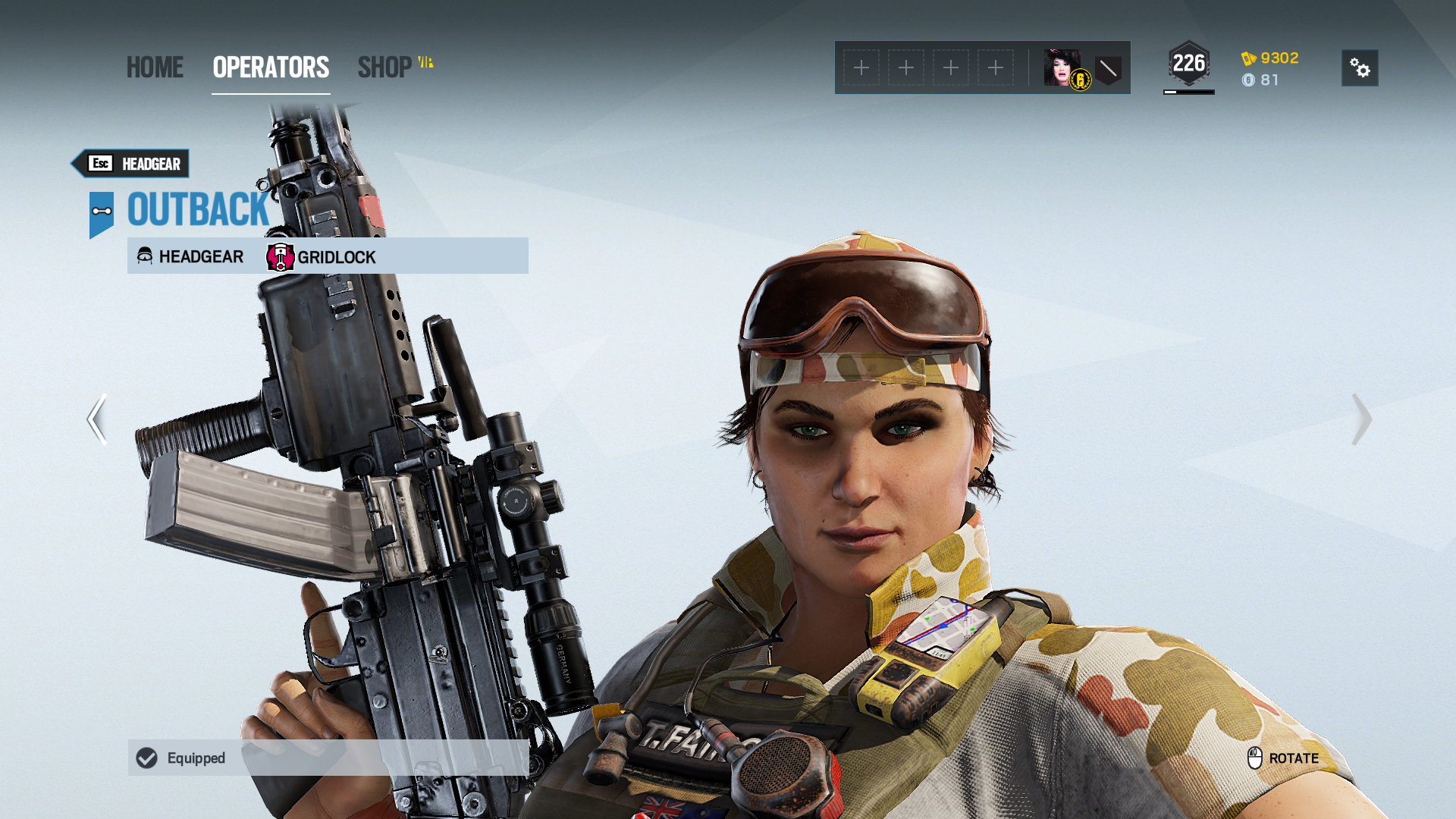Show the previous headgear with left arrow
Image resolution: width=1456 pixels, height=819 pixels.
coord(96,419)
